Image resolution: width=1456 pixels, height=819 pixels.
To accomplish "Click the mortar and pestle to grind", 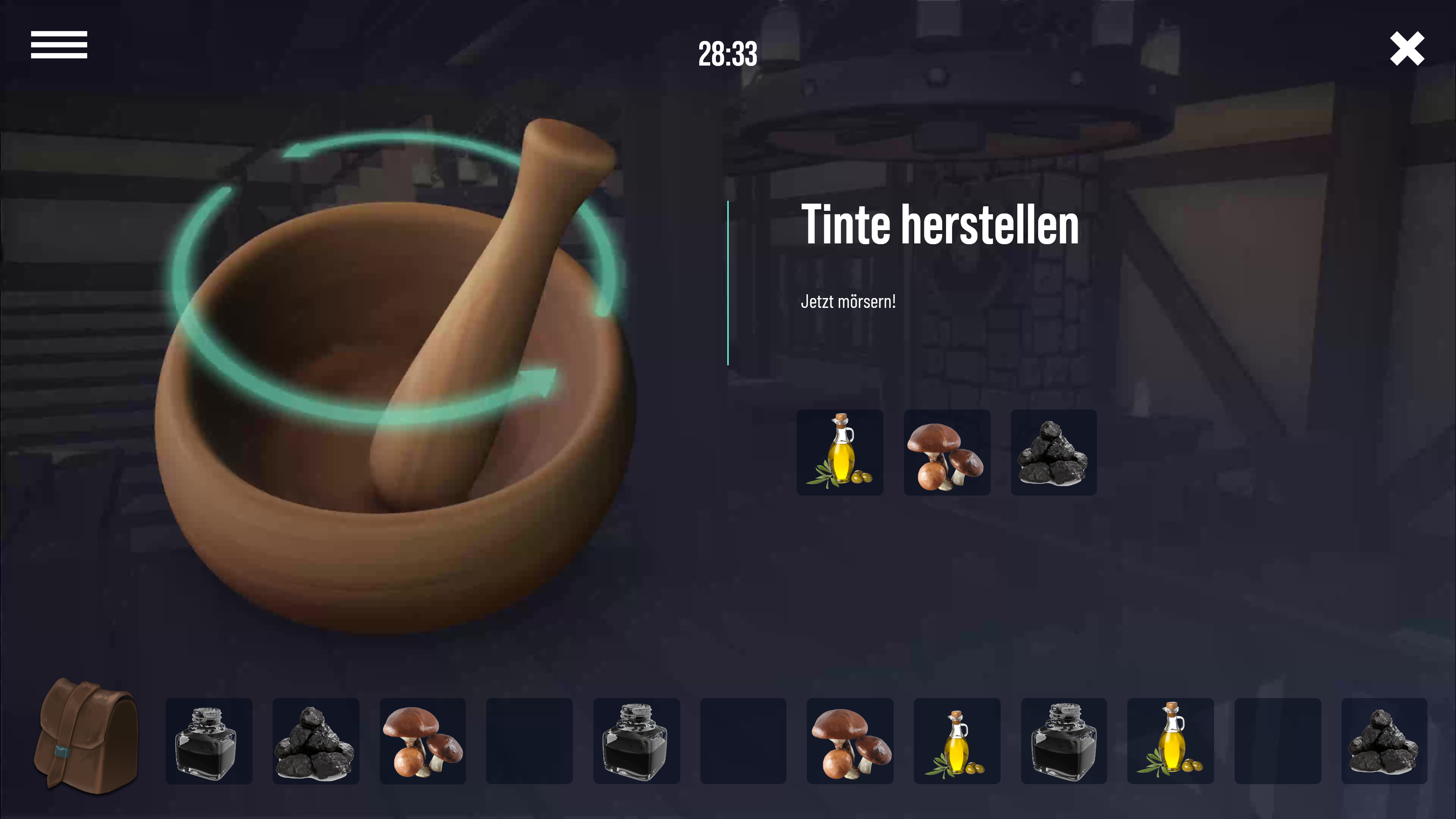I will pyautogui.click(x=395, y=395).
